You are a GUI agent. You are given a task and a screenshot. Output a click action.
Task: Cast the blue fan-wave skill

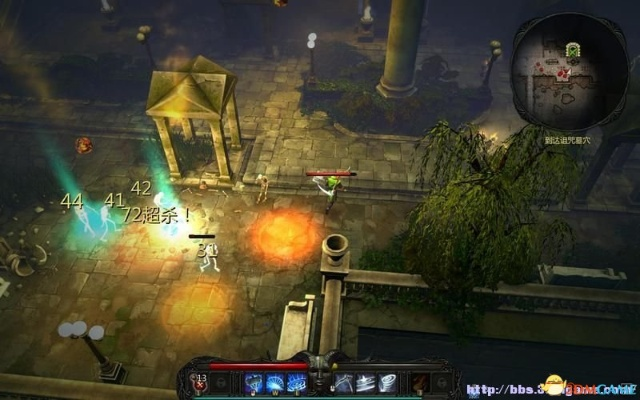tap(273, 382)
